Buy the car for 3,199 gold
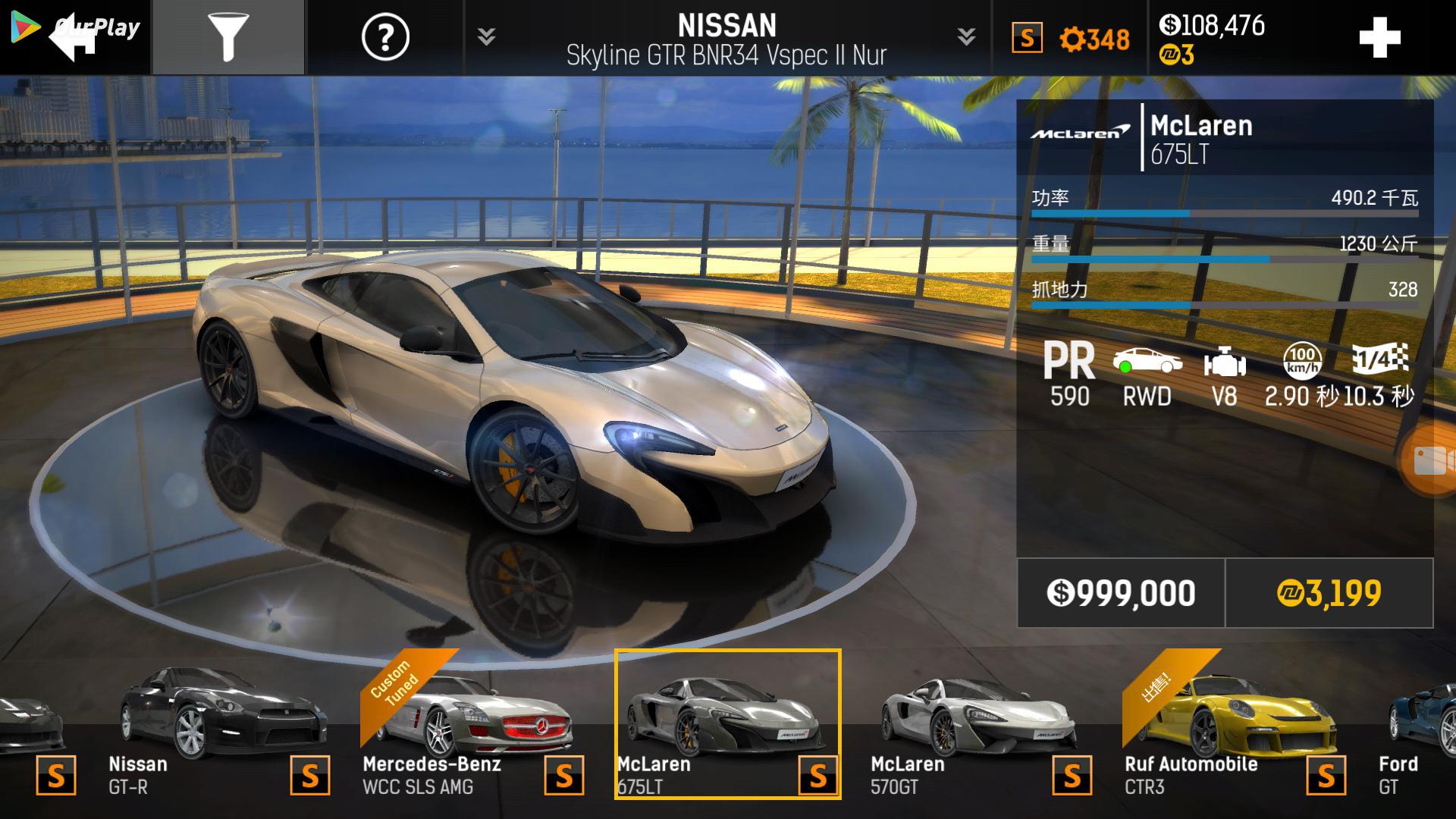This screenshot has height=819, width=1456. (x=1329, y=593)
